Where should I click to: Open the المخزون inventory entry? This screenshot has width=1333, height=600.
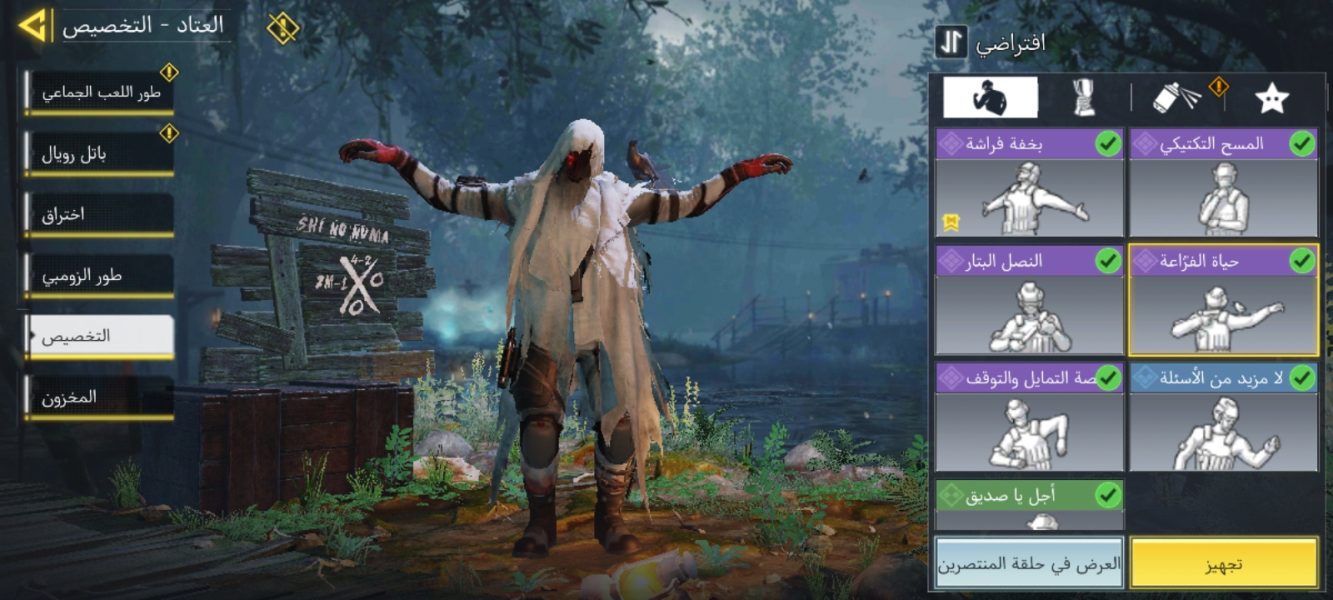100,397
